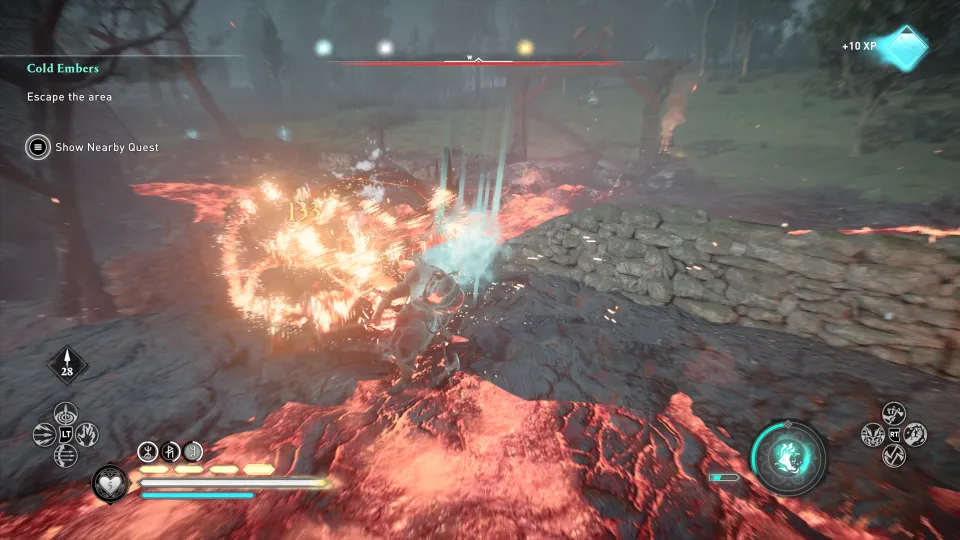Click the teal XP diamond icon
This screenshot has height=540, width=960.
pos(900,47)
